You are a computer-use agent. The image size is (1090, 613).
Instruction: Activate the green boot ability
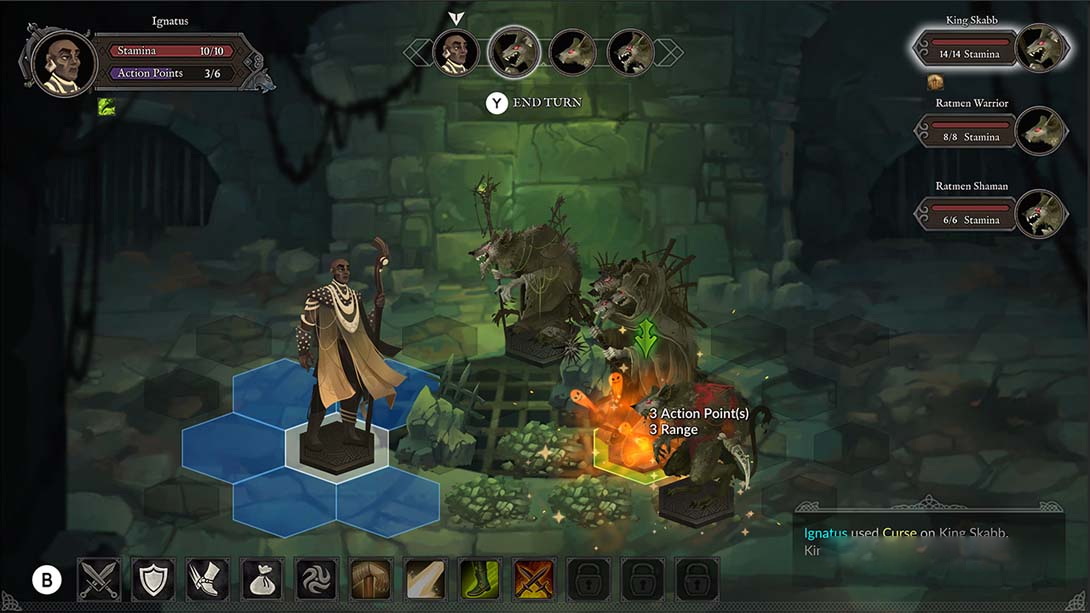coord(478,579)
